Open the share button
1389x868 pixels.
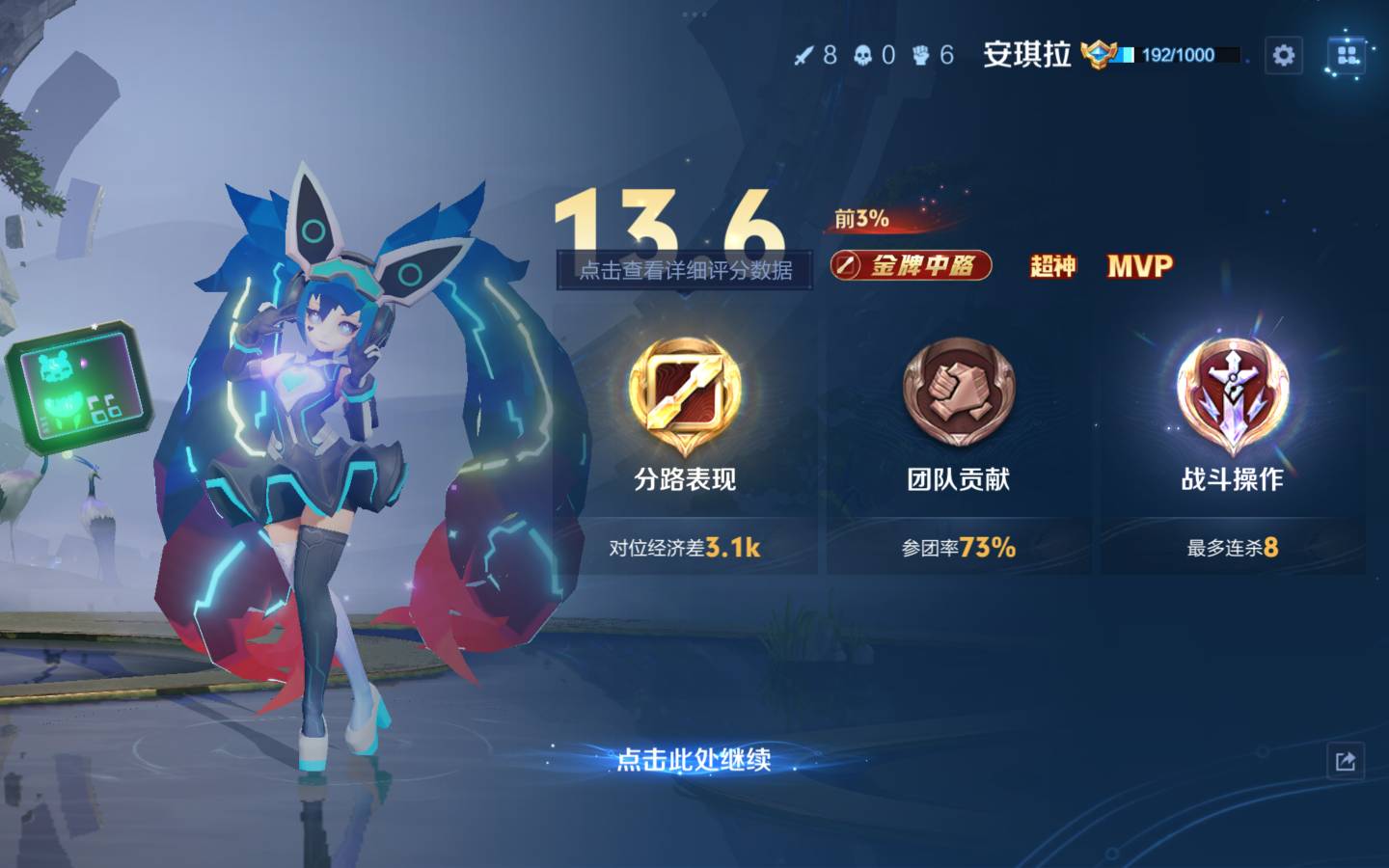1346,761
